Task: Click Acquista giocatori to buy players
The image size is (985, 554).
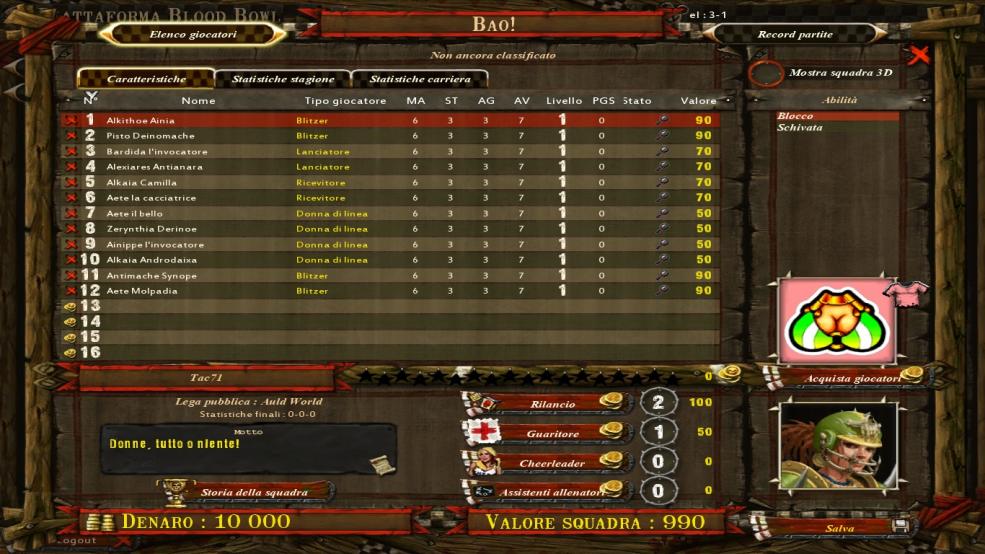Action: pyautogui.click(x=851, y=378)
